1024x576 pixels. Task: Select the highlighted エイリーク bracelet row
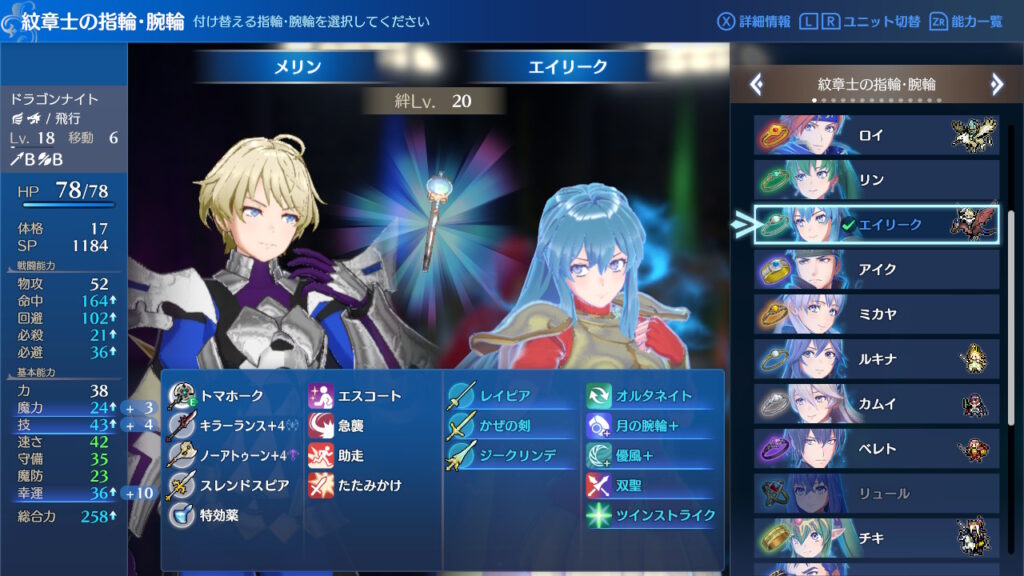click(876, 225)
